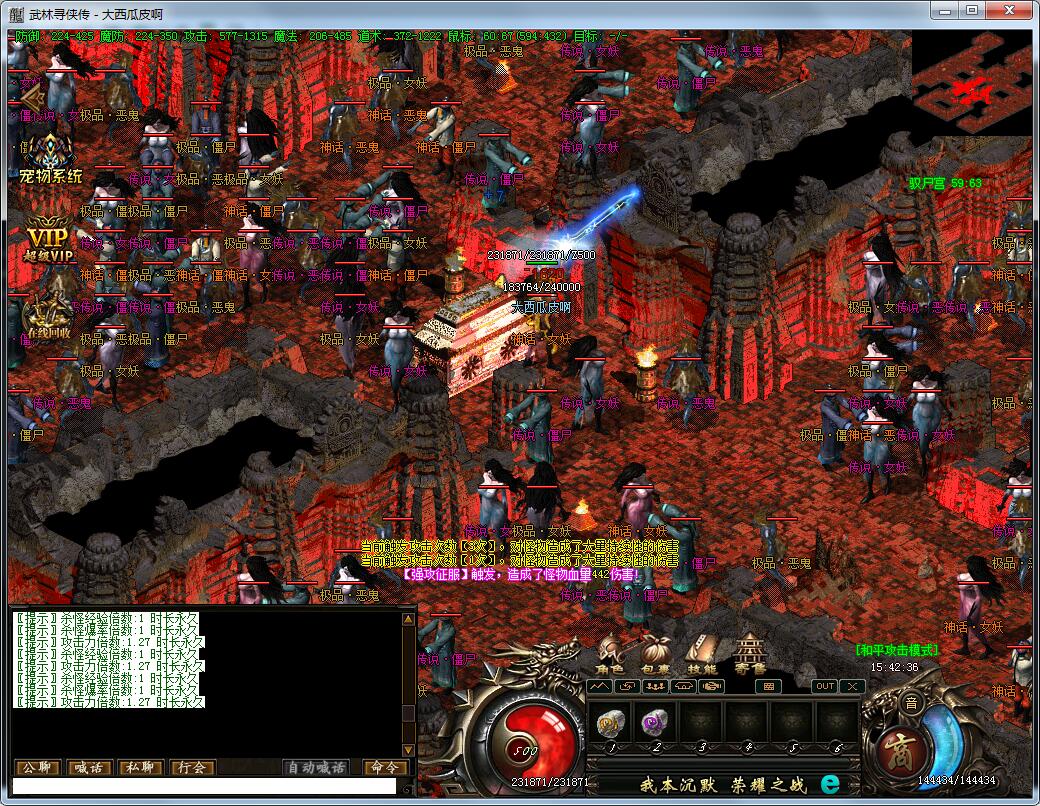Click the OUT logout button
The width and height of the screenshot is (1040, 806).
pos(825,686)
